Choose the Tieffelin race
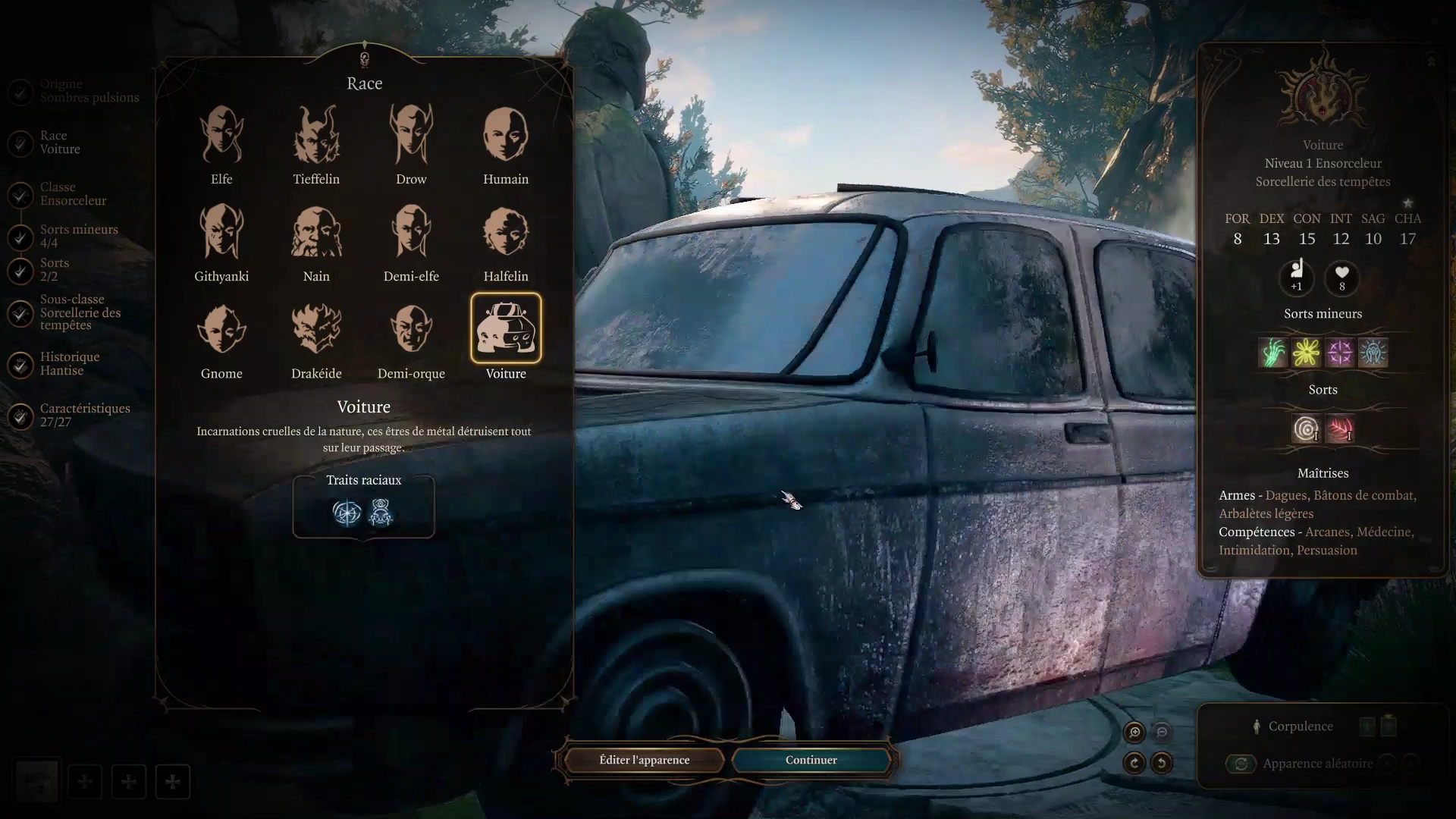The width and height of the screenshot is (1456, 819). (316, 136)
